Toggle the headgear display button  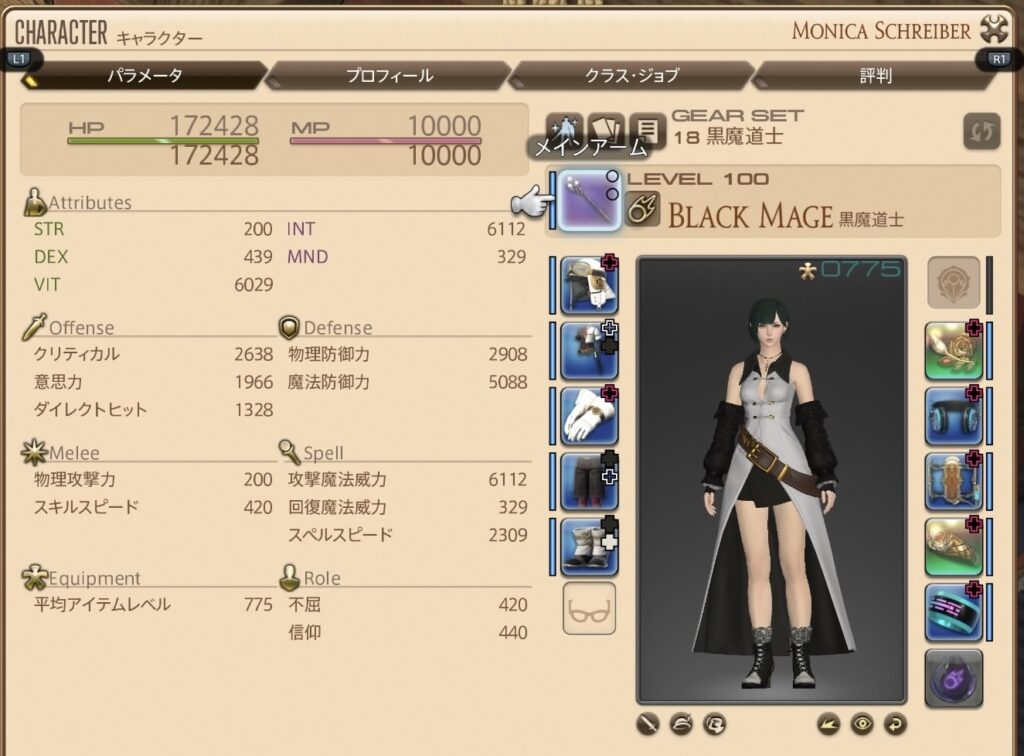point(681,722)
